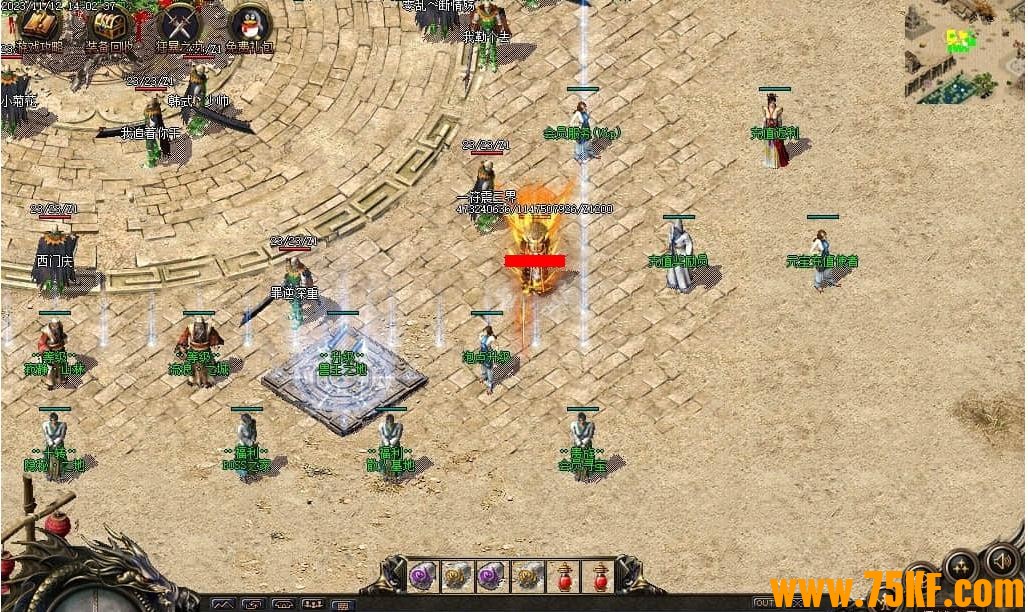Activate the 狂暴之力 crossed swords icon

click(179, 24)
